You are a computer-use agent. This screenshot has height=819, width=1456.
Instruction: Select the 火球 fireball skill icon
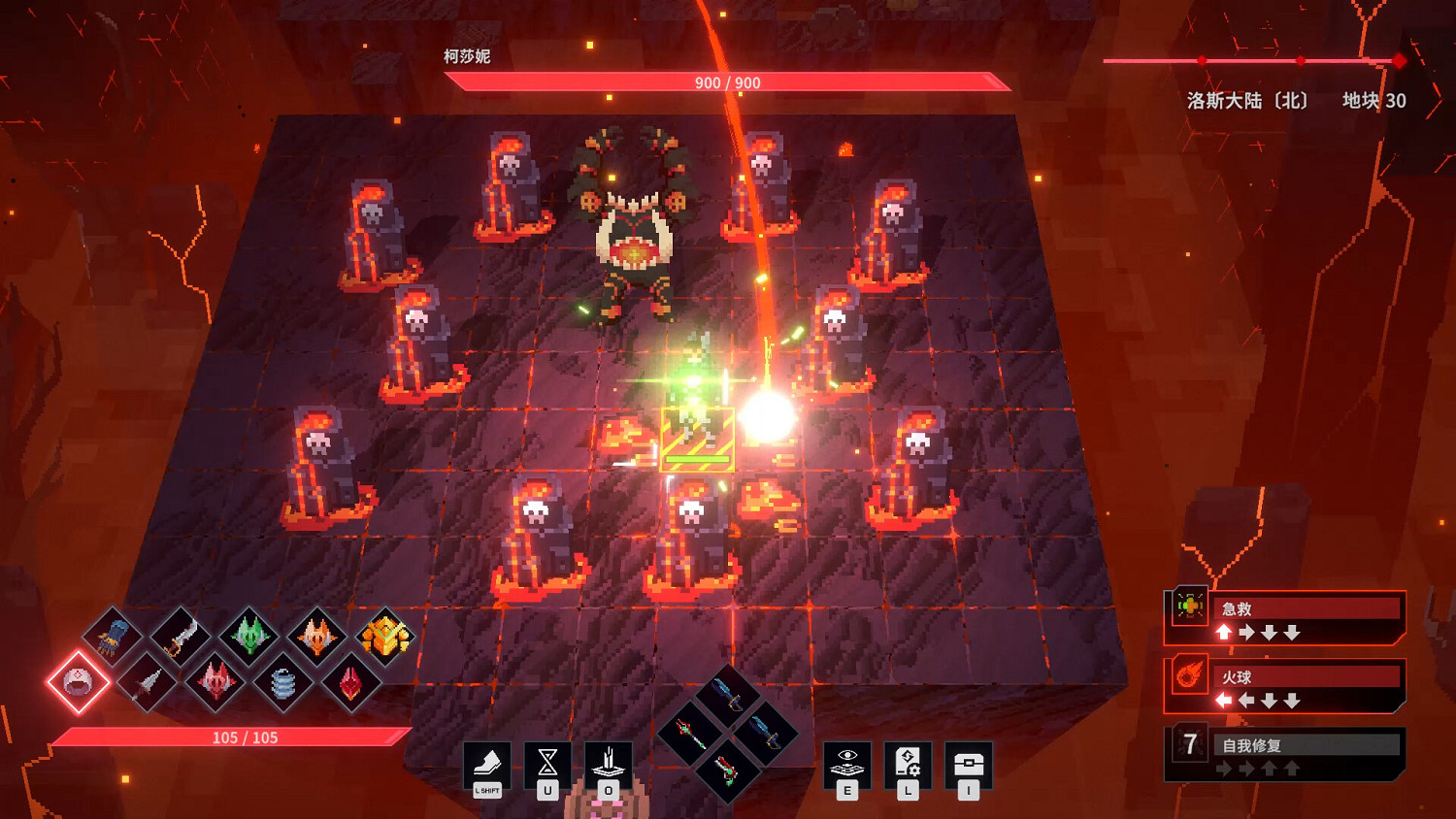1188,674
